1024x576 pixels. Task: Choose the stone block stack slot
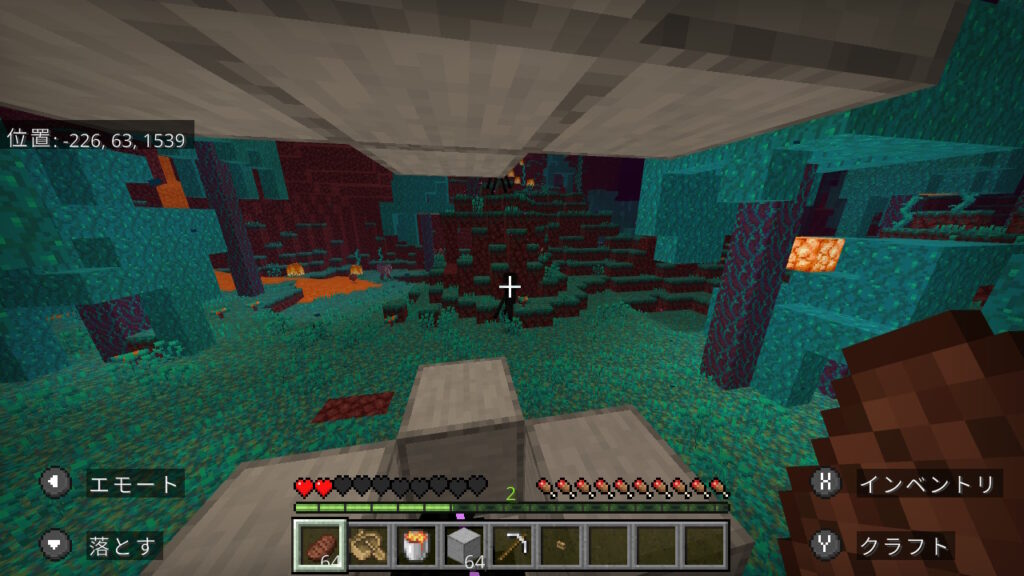(462, 546)
